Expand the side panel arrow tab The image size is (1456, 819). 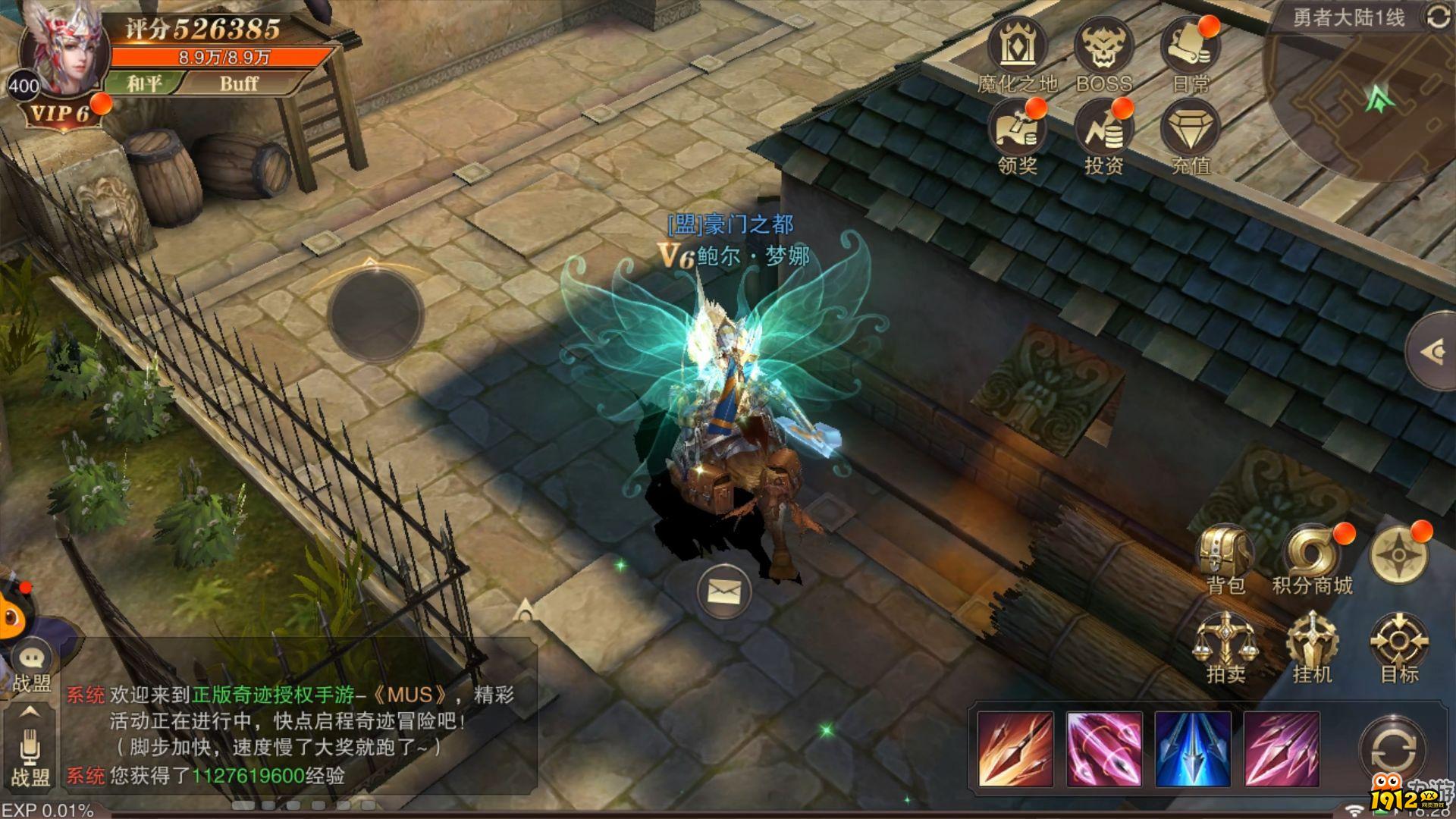[x=1433, y=351]
